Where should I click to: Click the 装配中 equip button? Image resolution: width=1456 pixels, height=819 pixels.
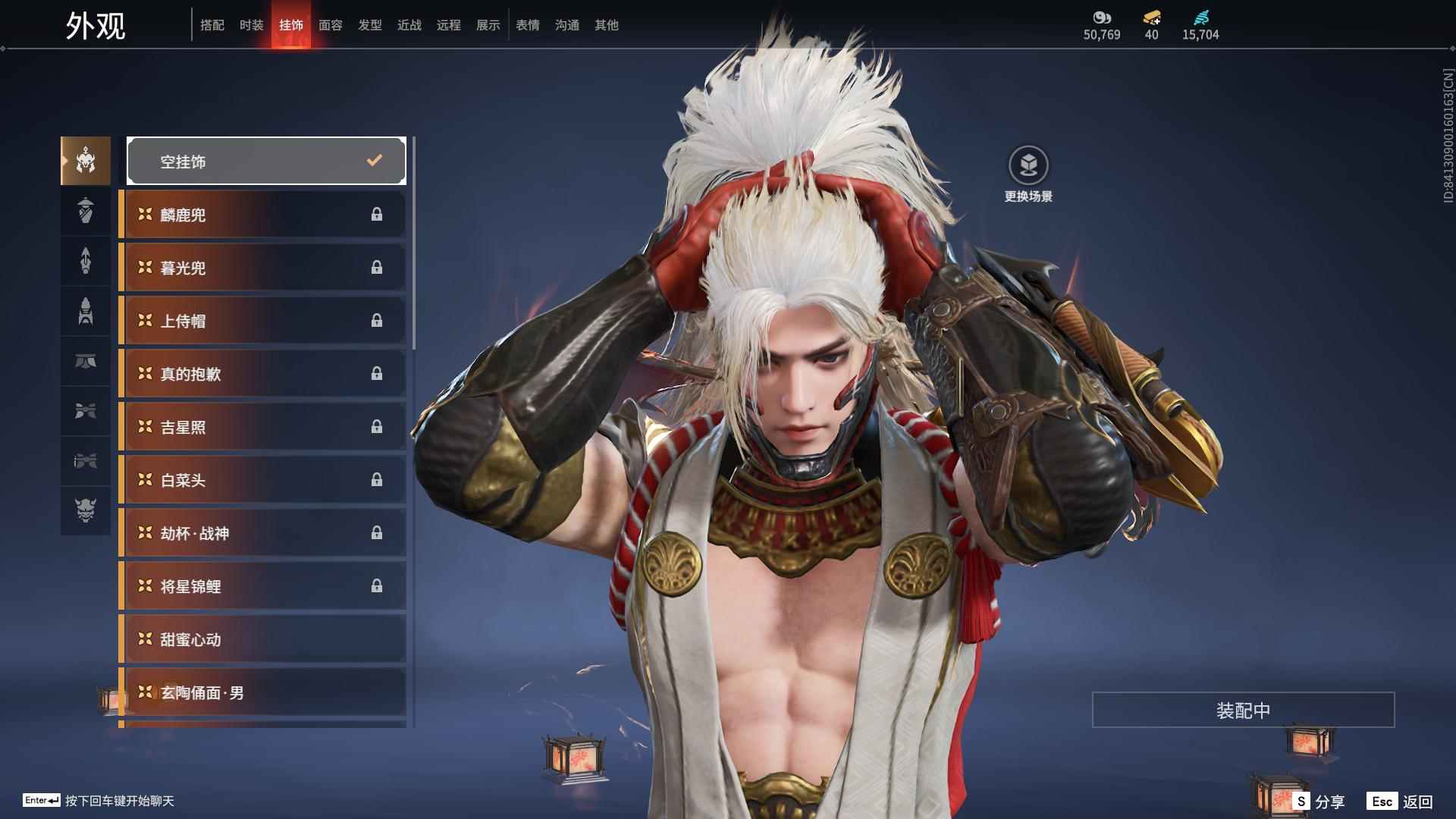click(1243, 710)
